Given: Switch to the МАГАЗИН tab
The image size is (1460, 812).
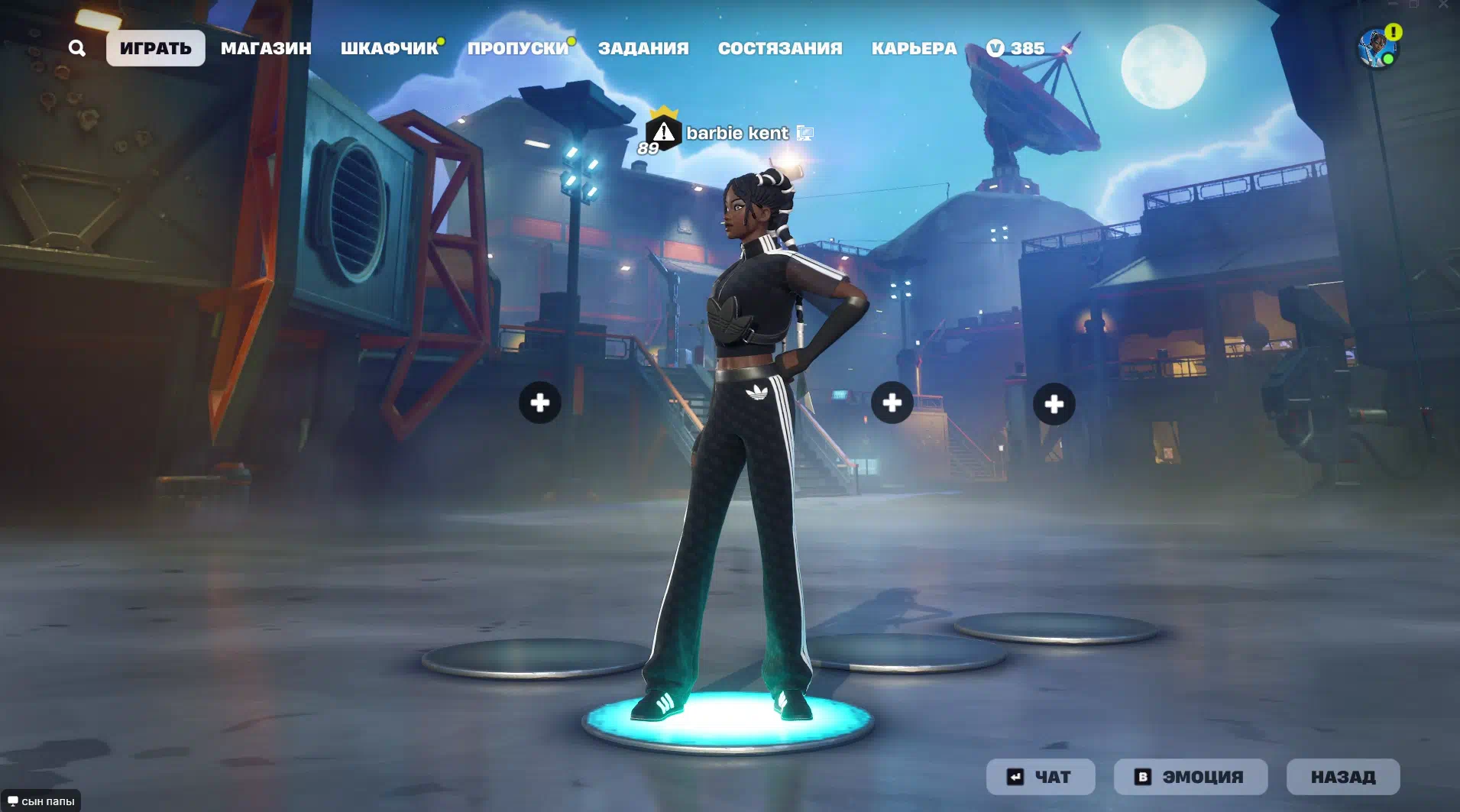Looking at the screenshot, I should coord(266,48).
